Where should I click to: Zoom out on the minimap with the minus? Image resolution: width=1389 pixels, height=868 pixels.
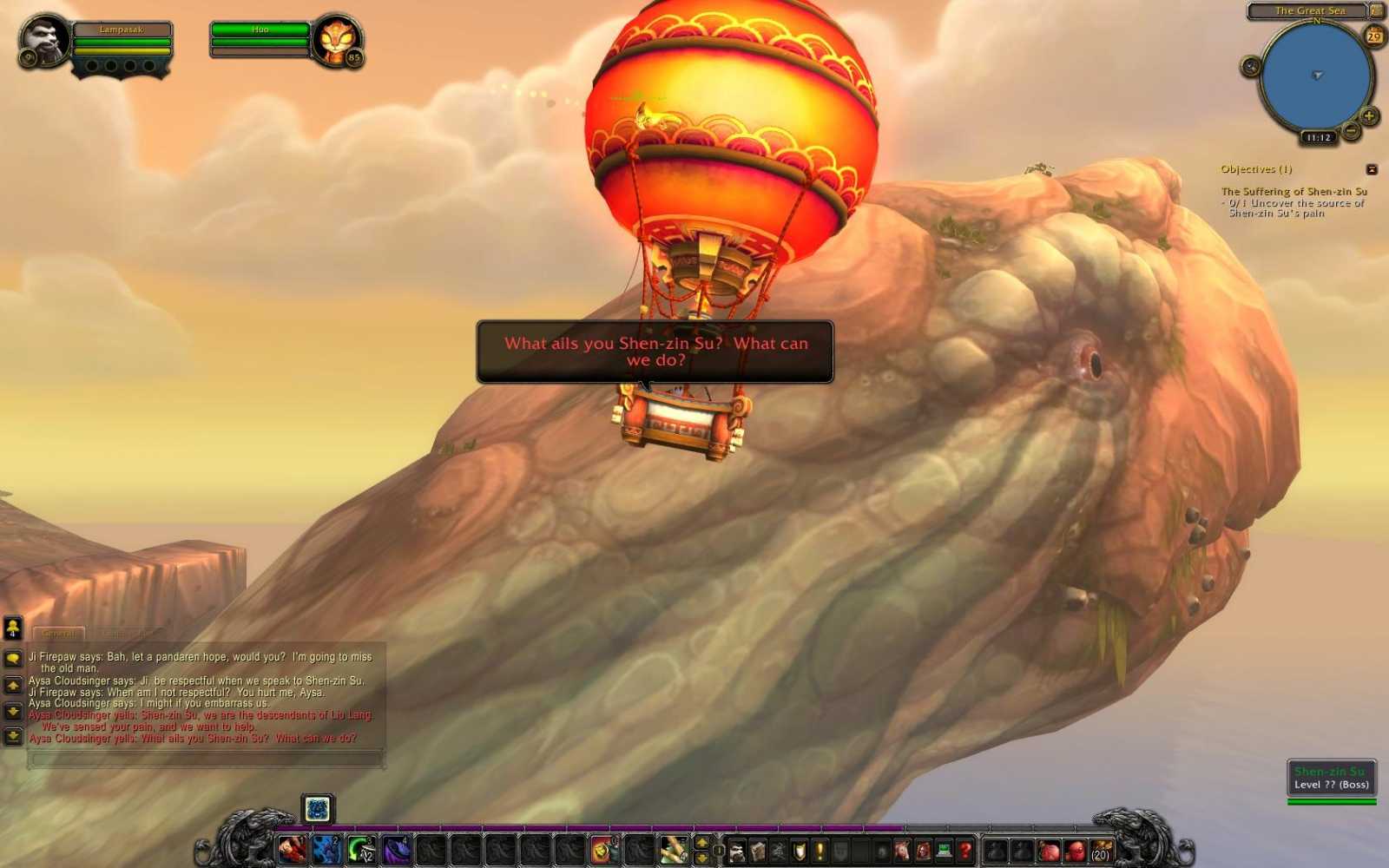click(x=1352, y=129)
